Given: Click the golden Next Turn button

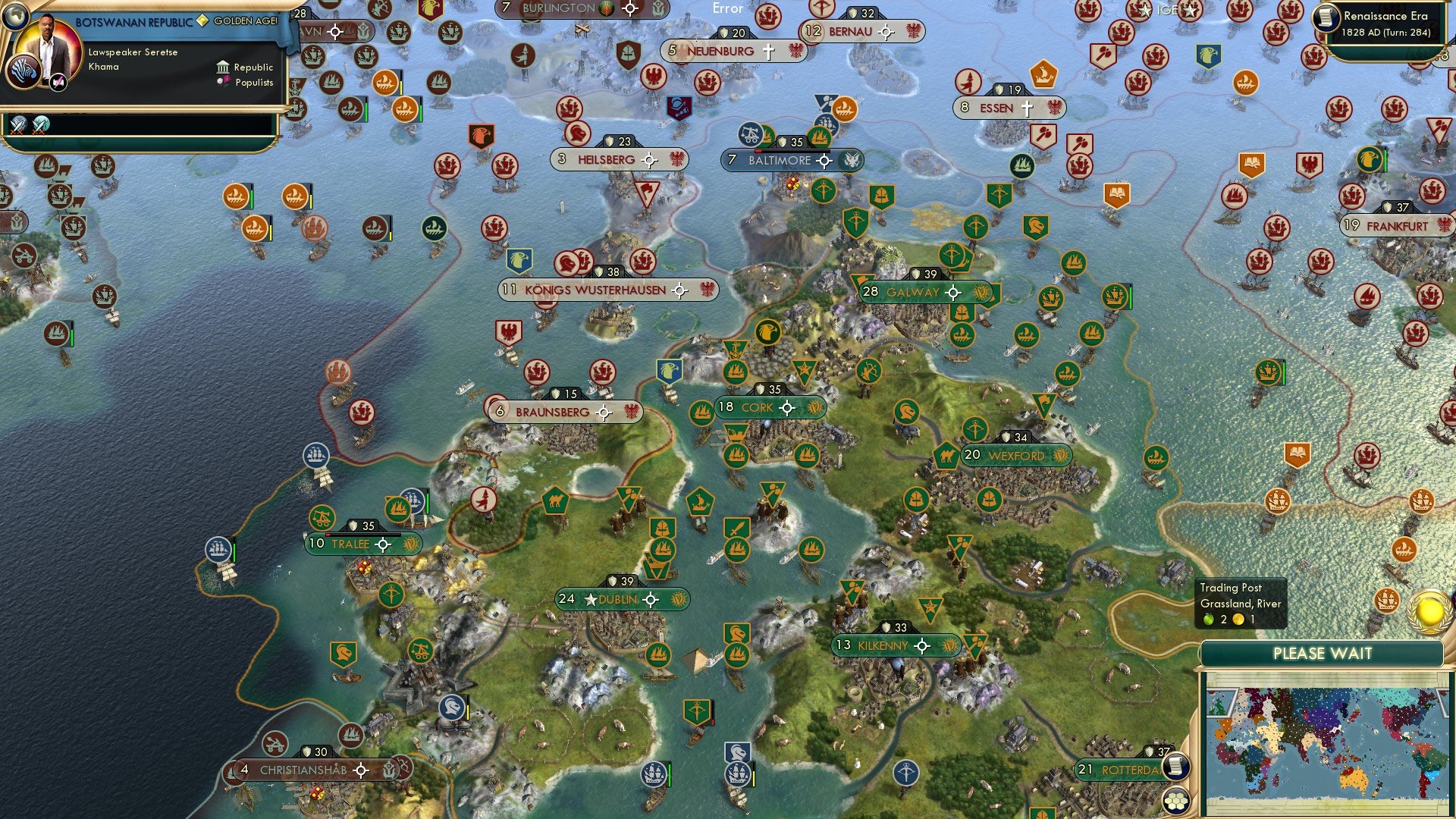Looking at the screenshot, I should 1429,613.
